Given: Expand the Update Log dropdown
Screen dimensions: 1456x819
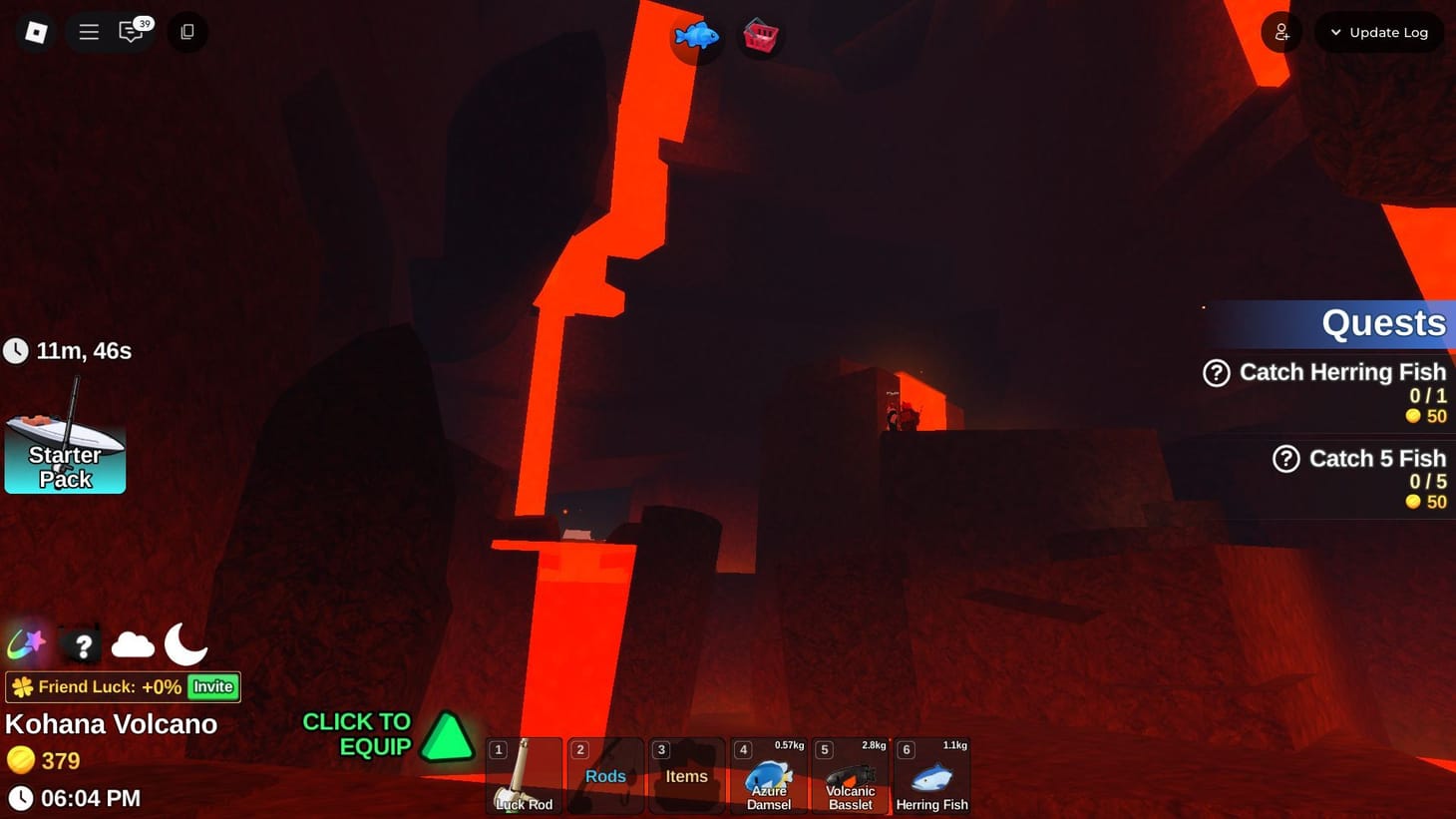Looking at the screenshot, I should (x=1379, y=31).
